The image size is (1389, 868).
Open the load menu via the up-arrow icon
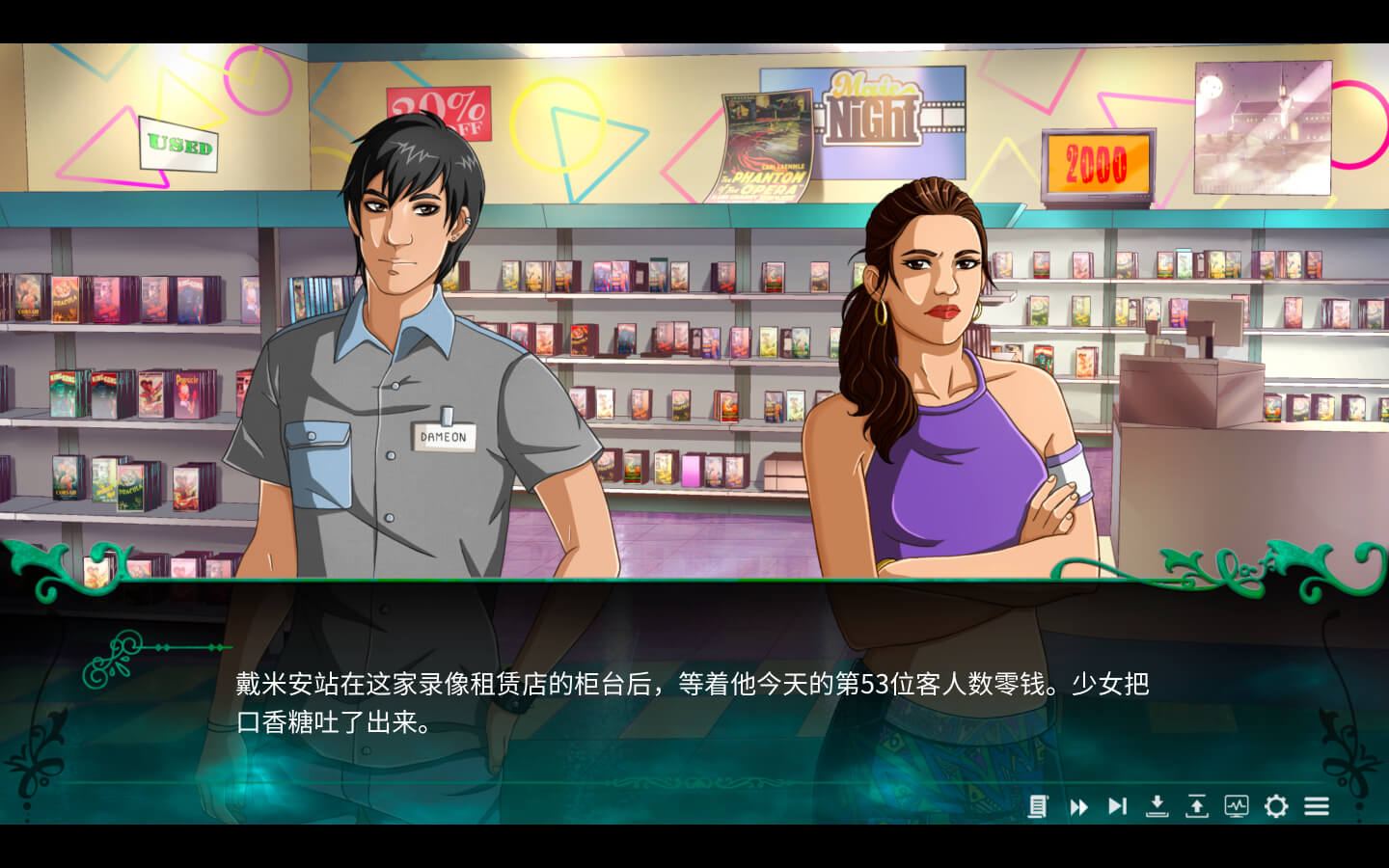click(1196, 806)
